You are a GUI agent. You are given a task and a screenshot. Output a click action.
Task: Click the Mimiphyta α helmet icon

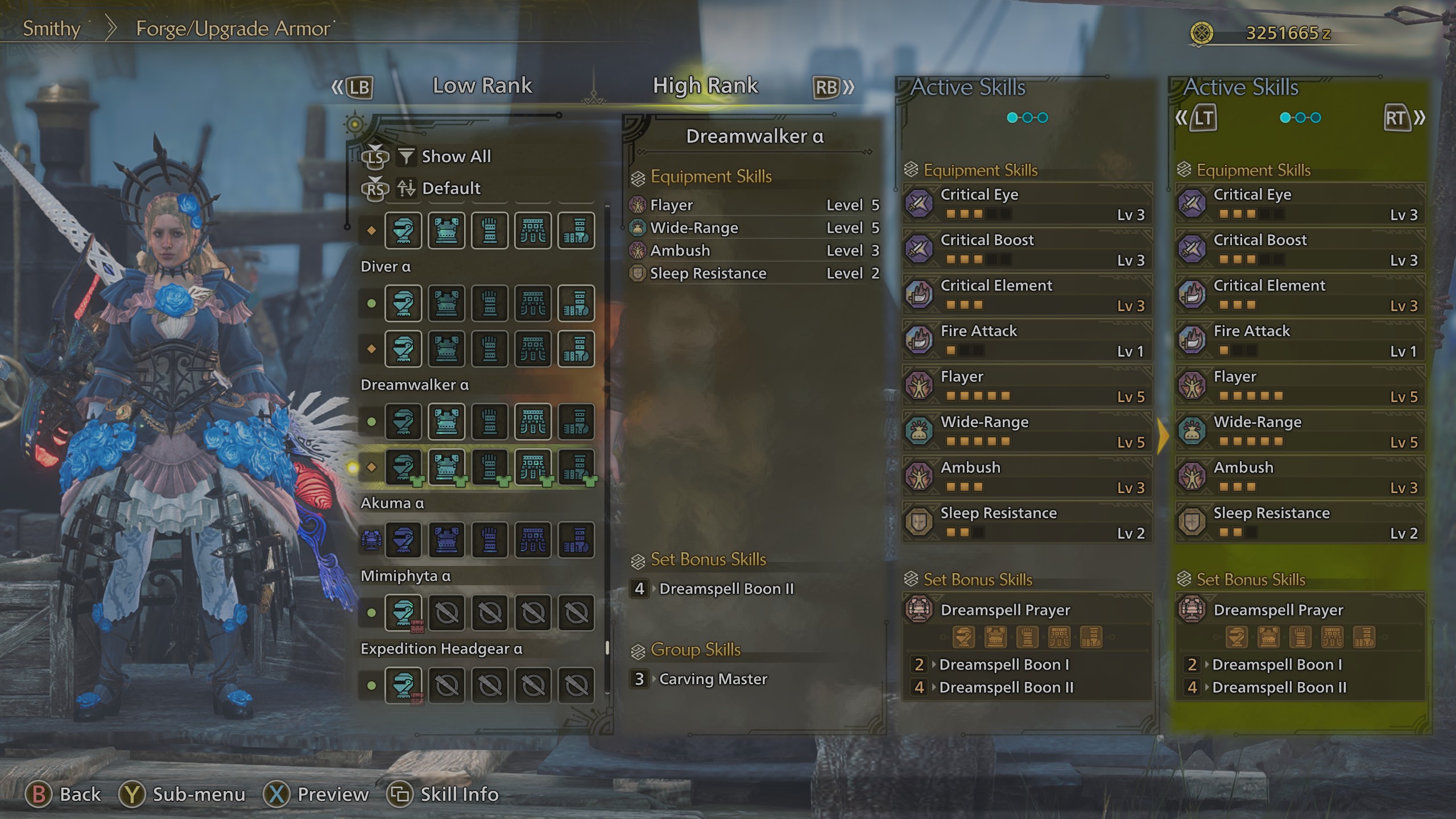403,613
